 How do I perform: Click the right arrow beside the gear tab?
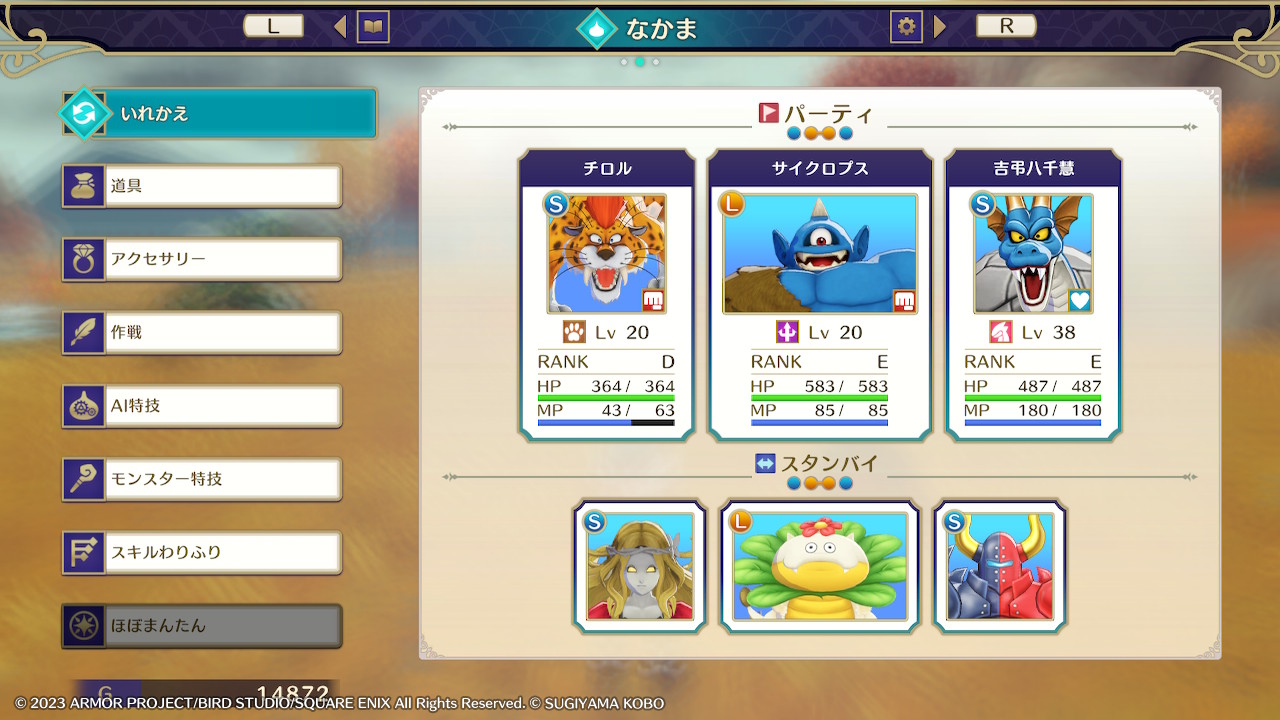(940, 27)
